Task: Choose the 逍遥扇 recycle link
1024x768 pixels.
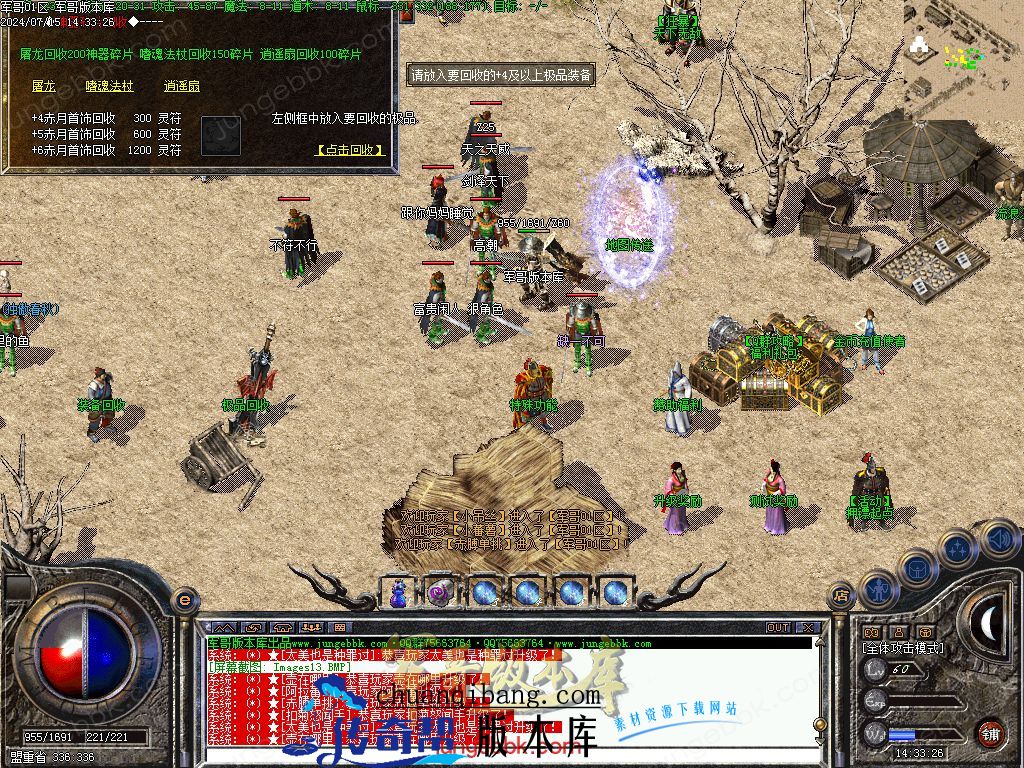Action: 182,87
